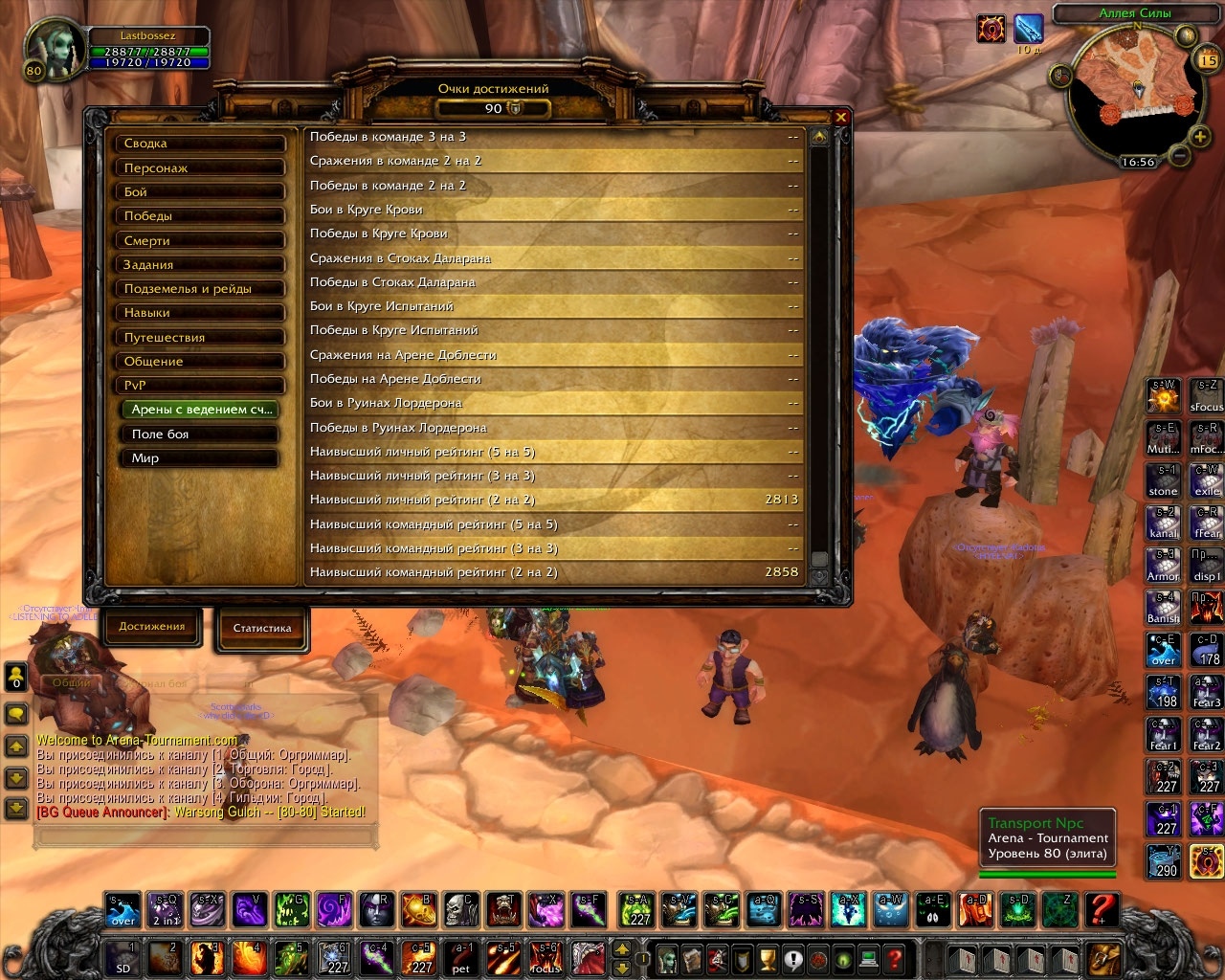Viewport: 1225px width, 980px height.
Task: Close the achievements window
Action: [841, 117]
